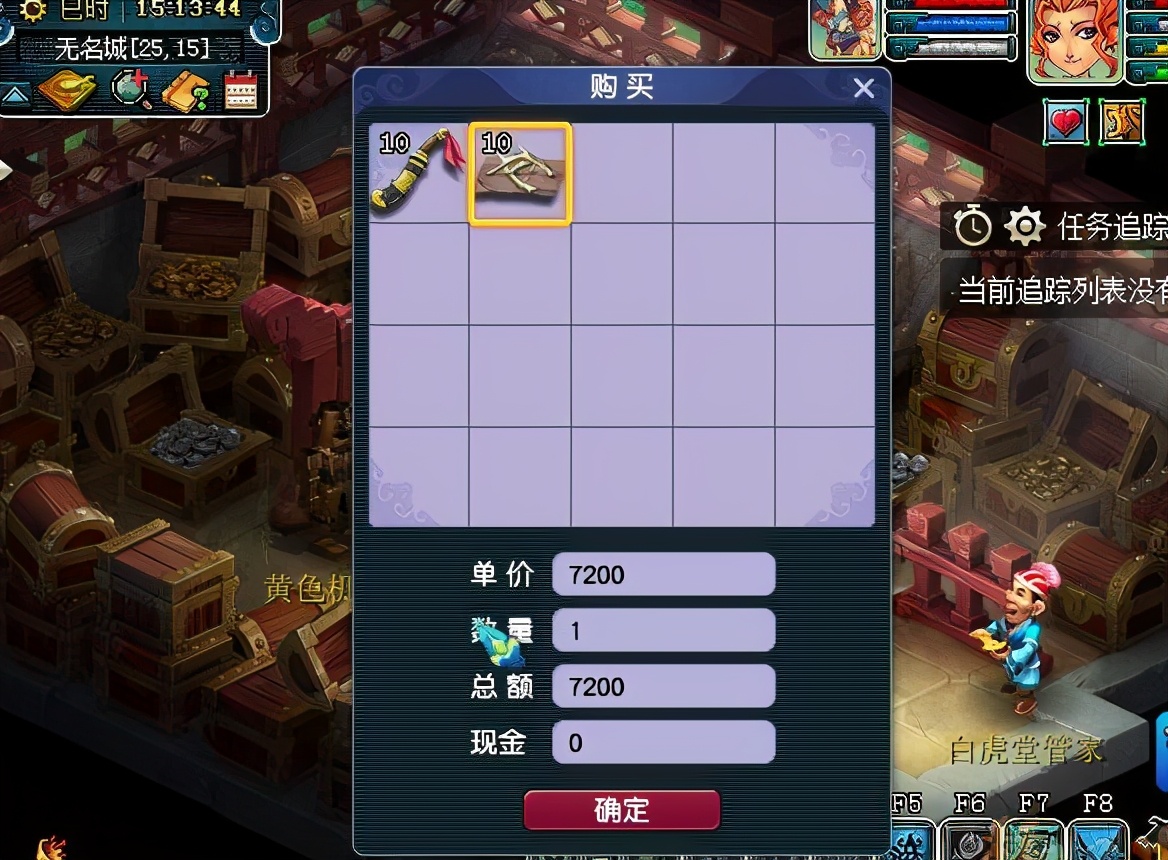Activate the F7 skill slot

pyautogui.click(x=1034, y=838)
